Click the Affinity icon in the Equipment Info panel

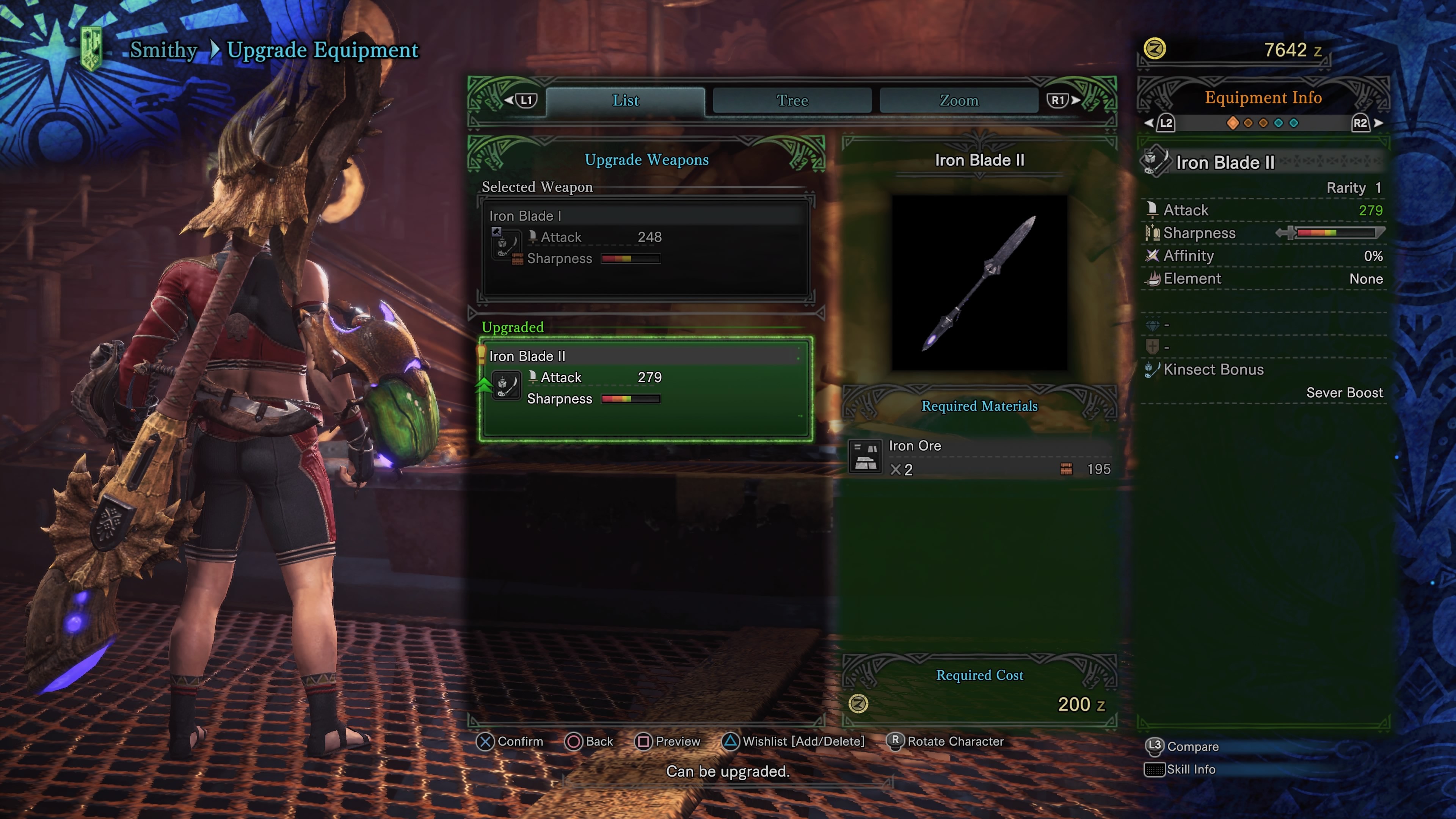pos(1153,256)
